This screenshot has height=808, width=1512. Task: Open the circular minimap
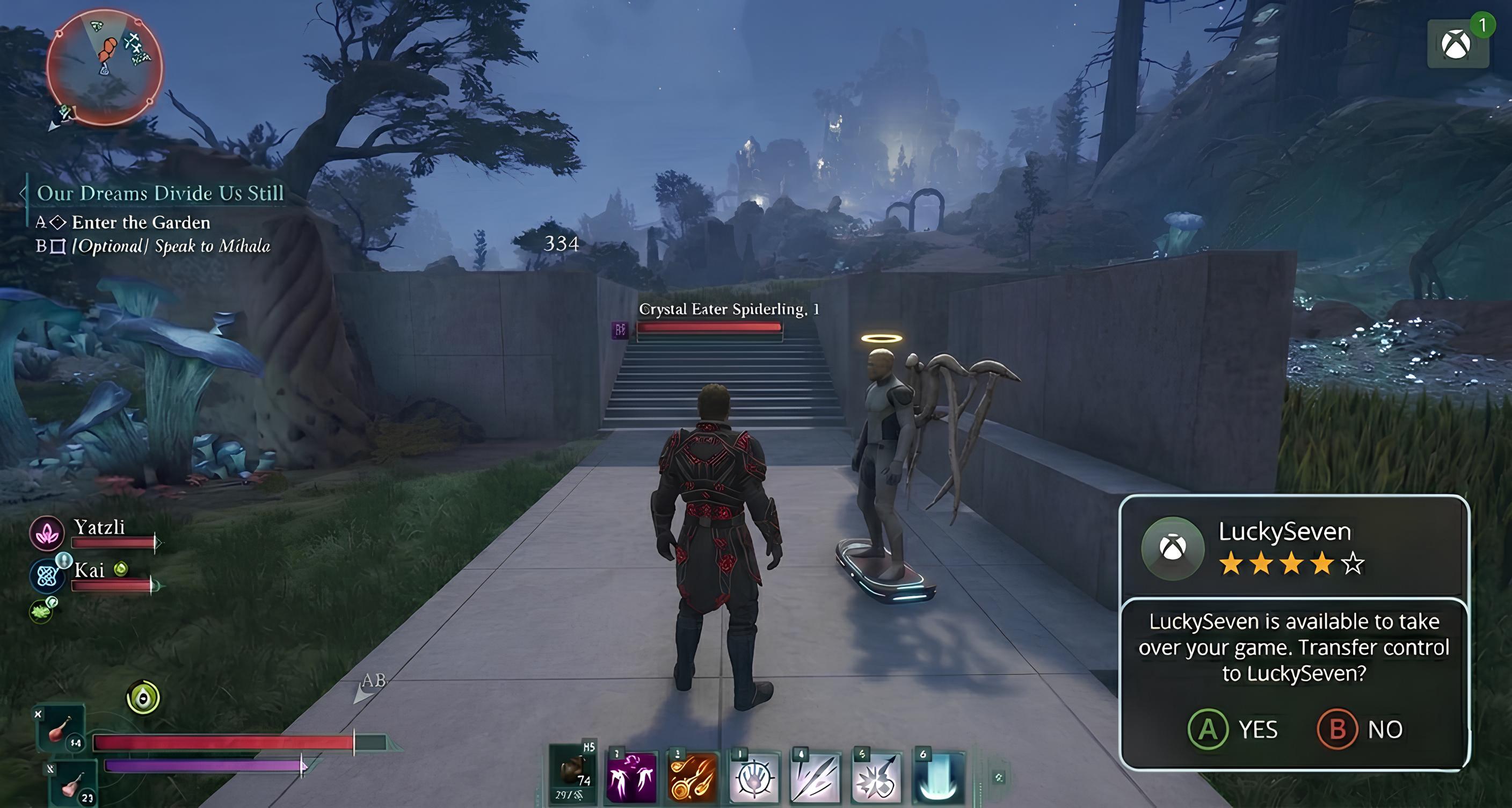tap(105, 67)
